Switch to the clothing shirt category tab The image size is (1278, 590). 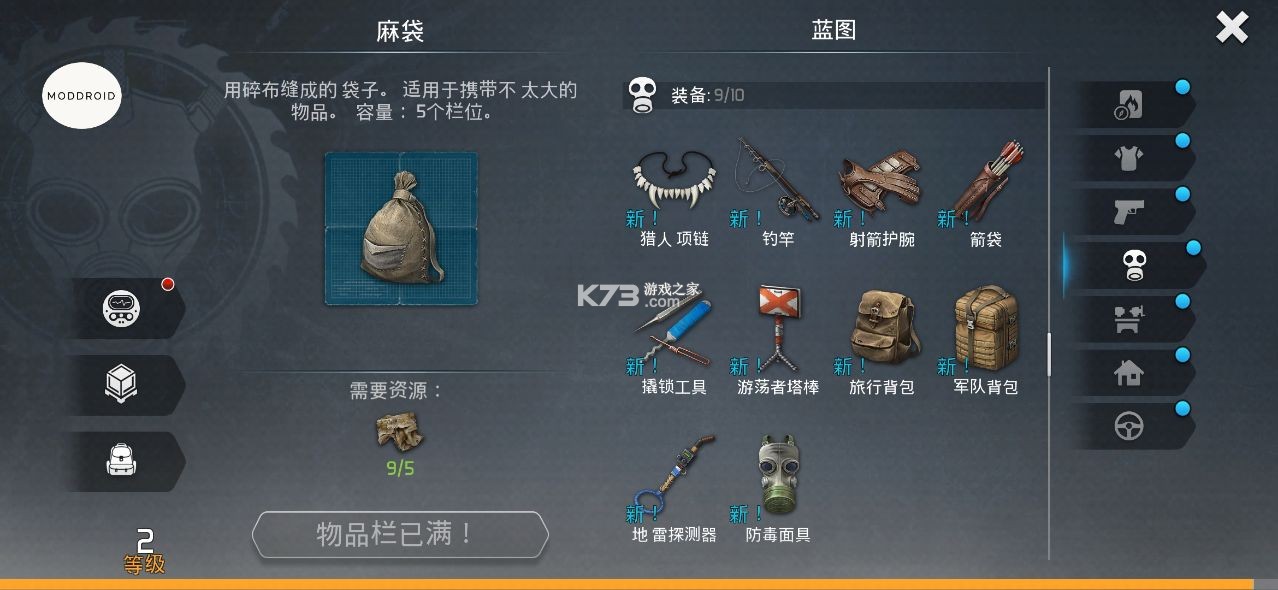point(1130,157)
